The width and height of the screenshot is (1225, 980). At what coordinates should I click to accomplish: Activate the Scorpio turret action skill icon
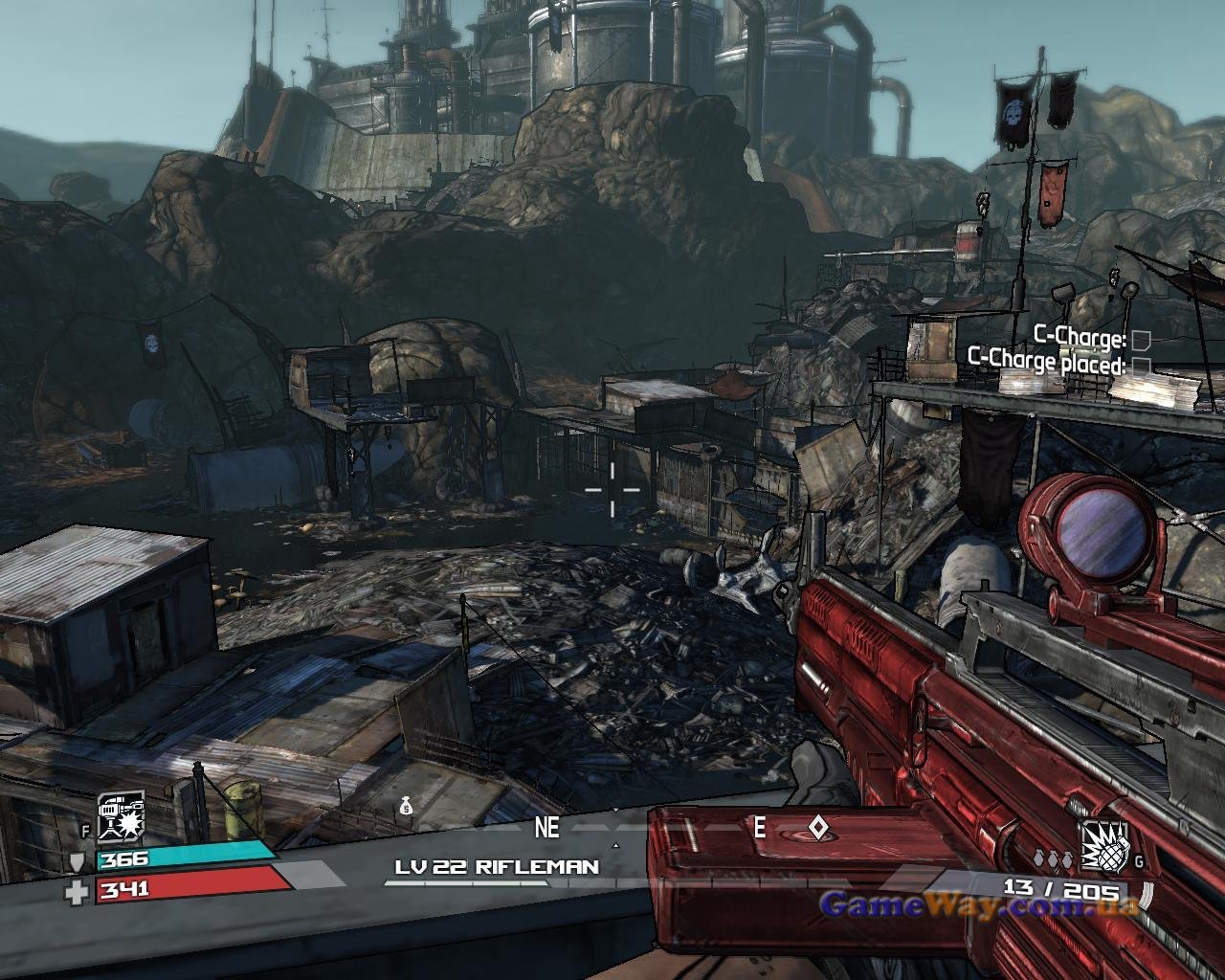(x=121, y=815)
